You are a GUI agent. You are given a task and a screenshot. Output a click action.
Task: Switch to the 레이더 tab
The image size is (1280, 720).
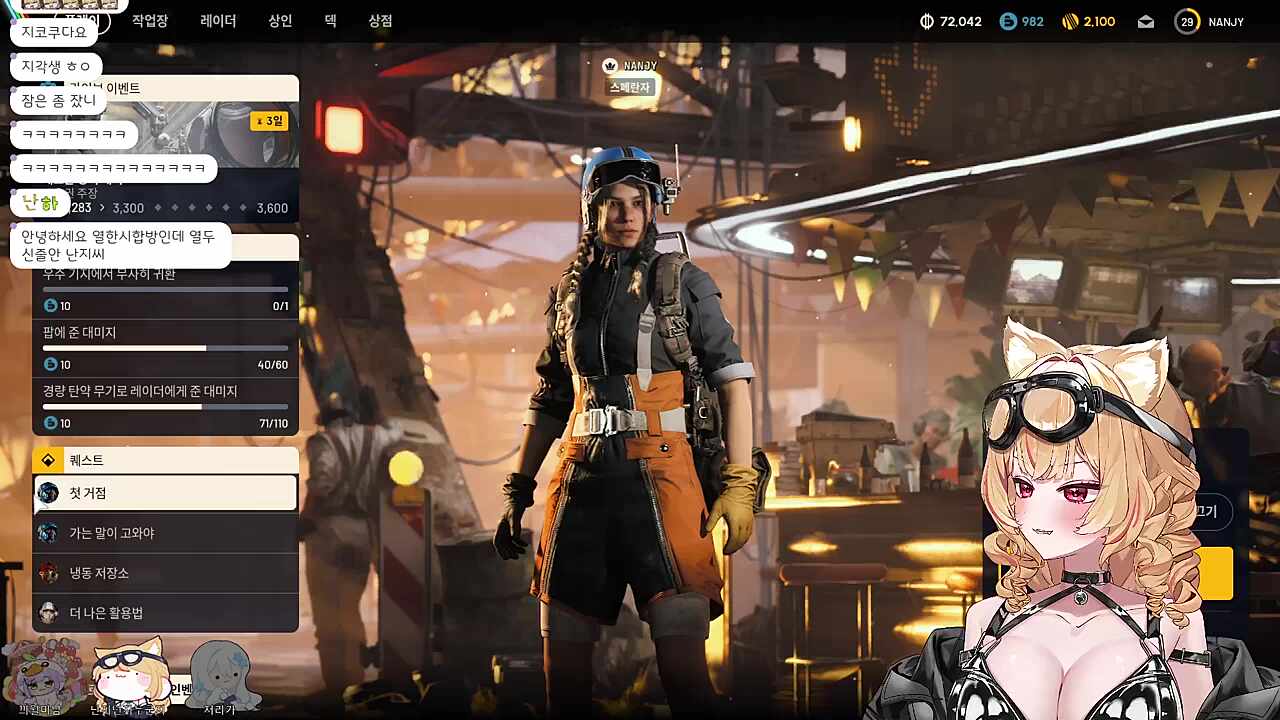click(x=218, y=21)
